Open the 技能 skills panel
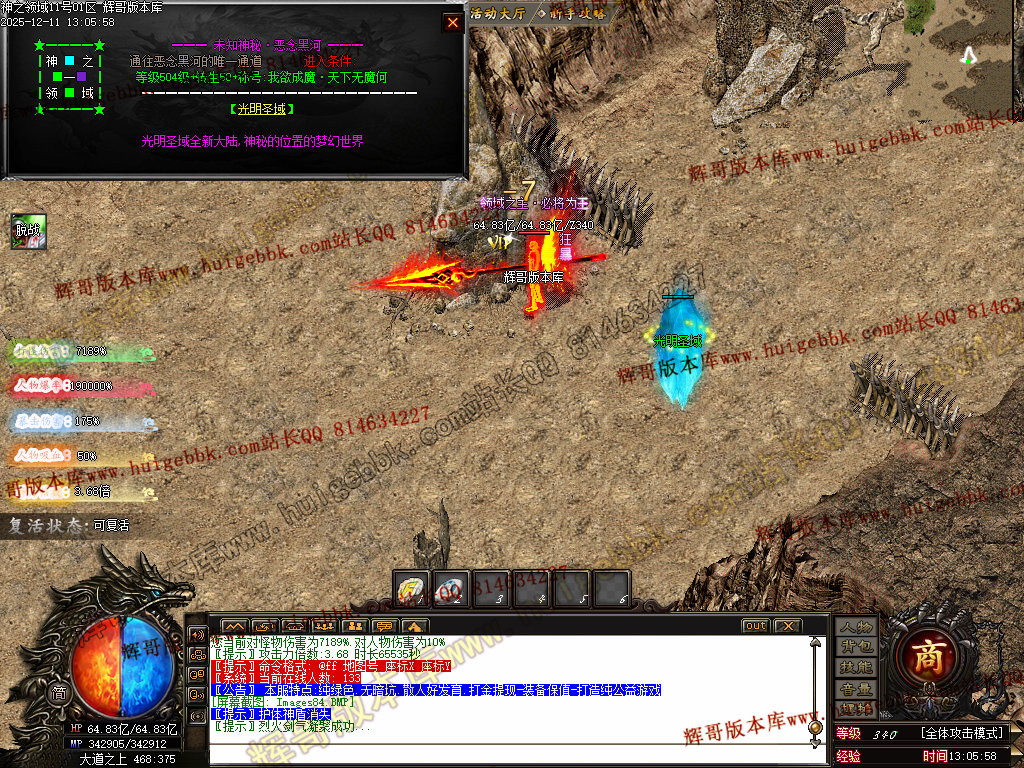The width and height of the screenshot is (1024, 768). tap(856, 668)
